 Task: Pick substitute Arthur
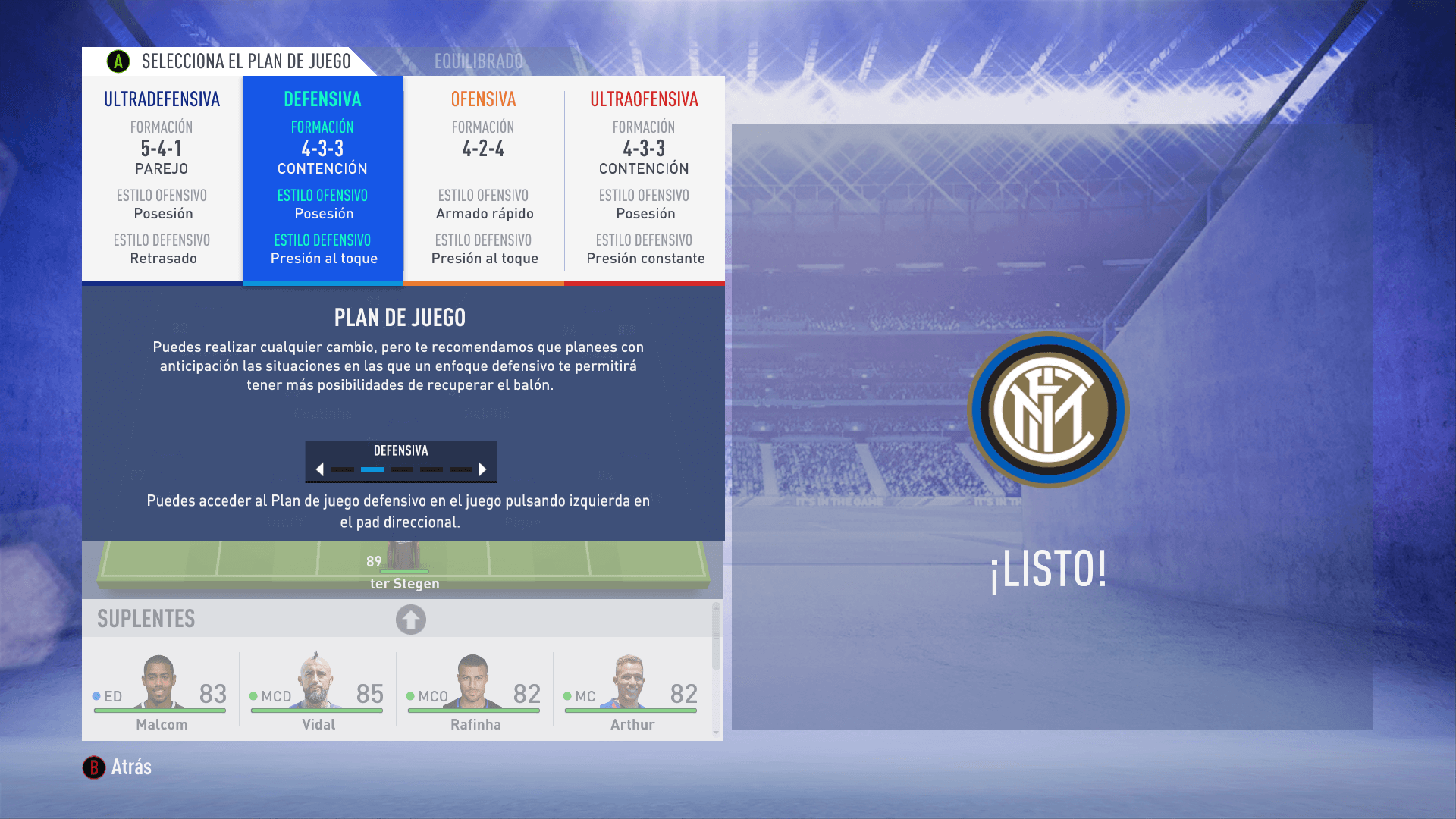[632, 692]
